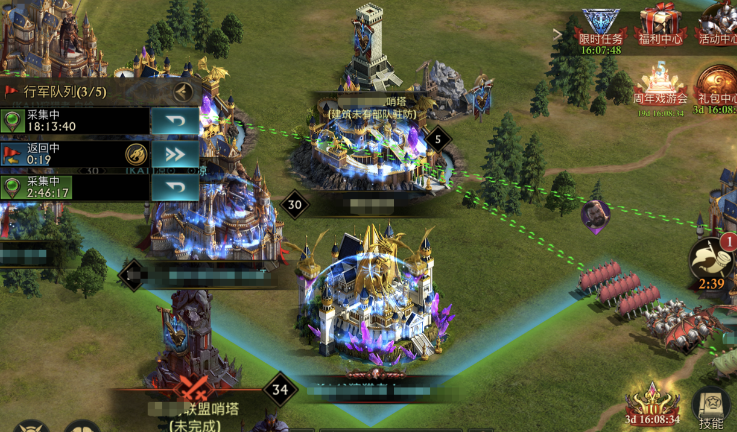The height and width of the screenshot is (432, 737).
Task: Click the dragon emblem on returning march
Action: tap(135, 154)
